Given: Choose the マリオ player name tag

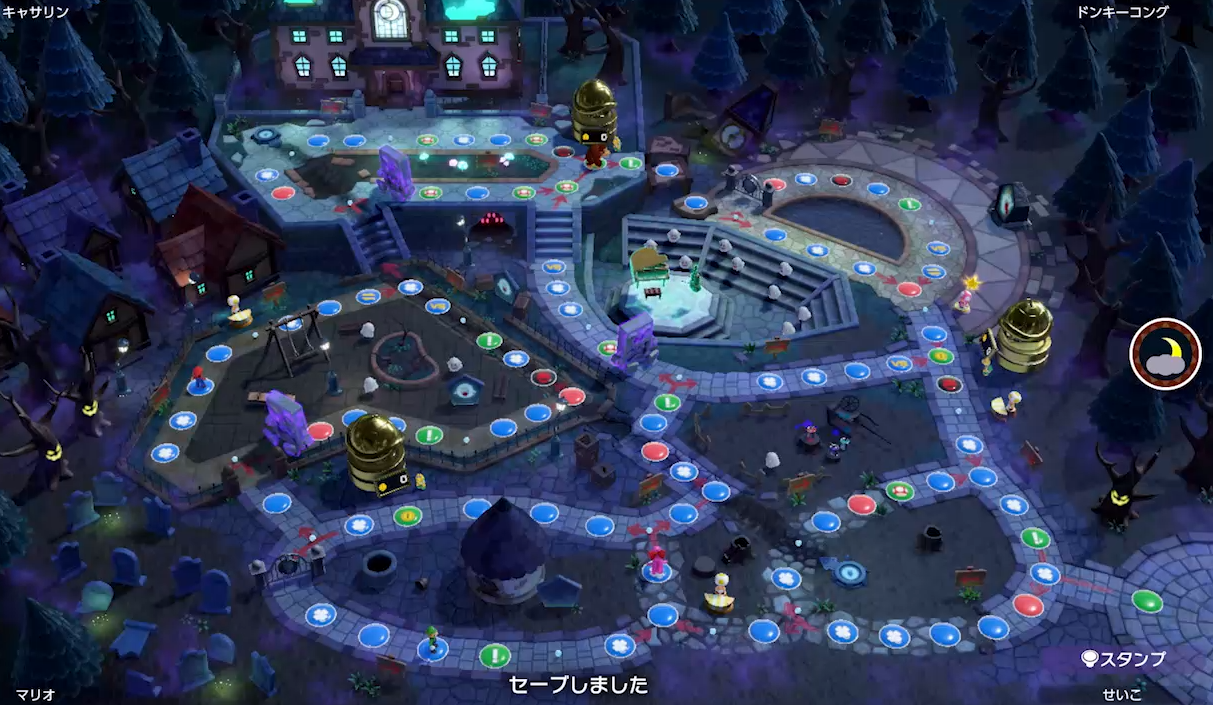Looking at the screenshot, I should coord(34,693).
